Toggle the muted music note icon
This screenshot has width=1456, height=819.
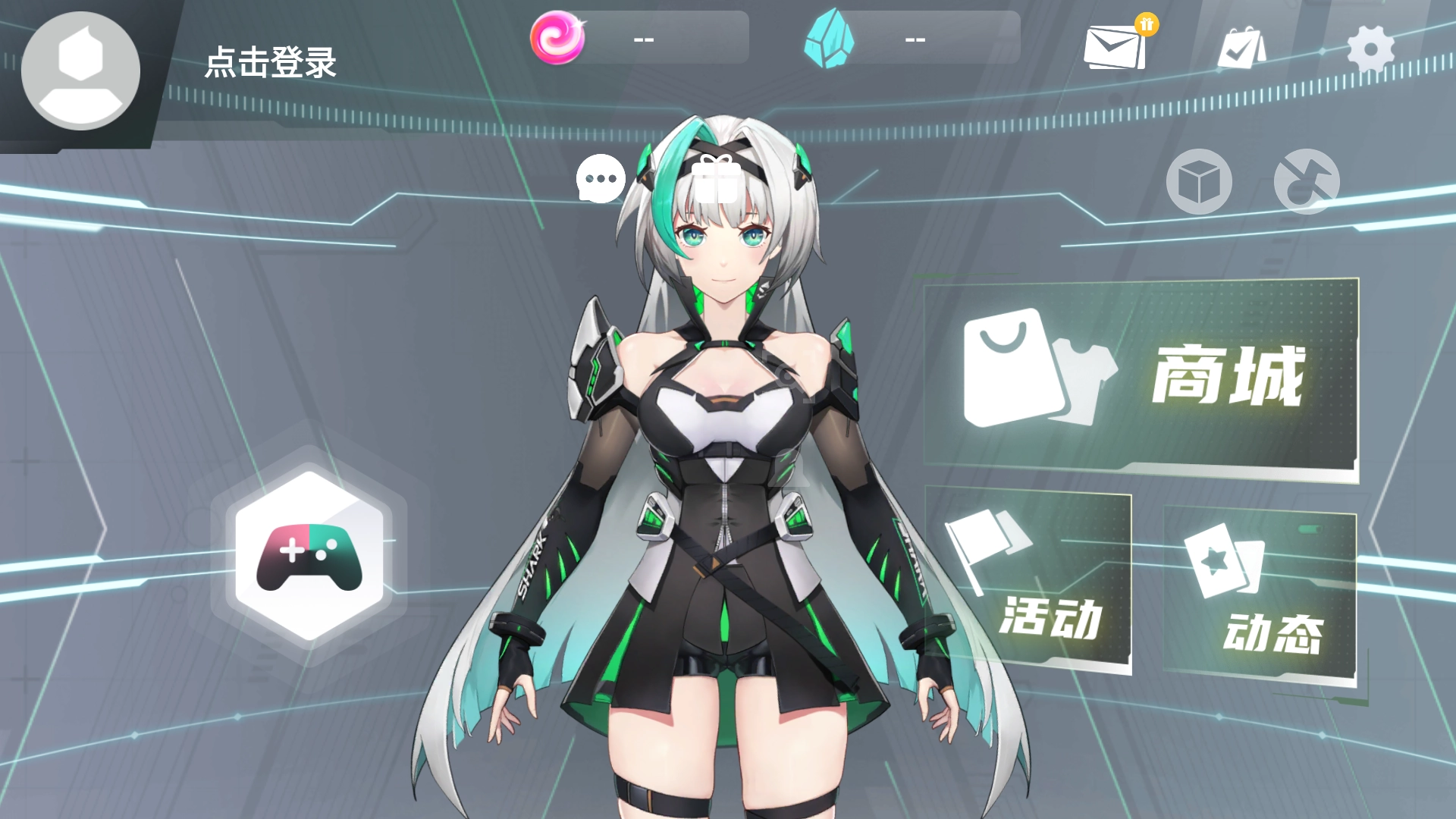coord(1307,182)
